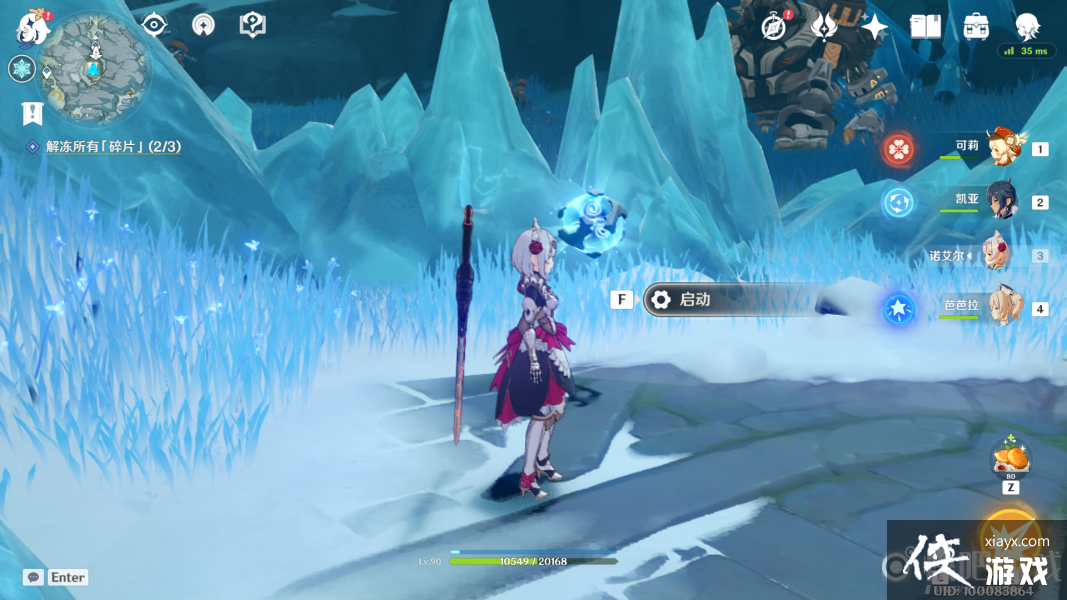1067x600 pixels.
Task: Open the circular minimap
Action: coord(95,68)
